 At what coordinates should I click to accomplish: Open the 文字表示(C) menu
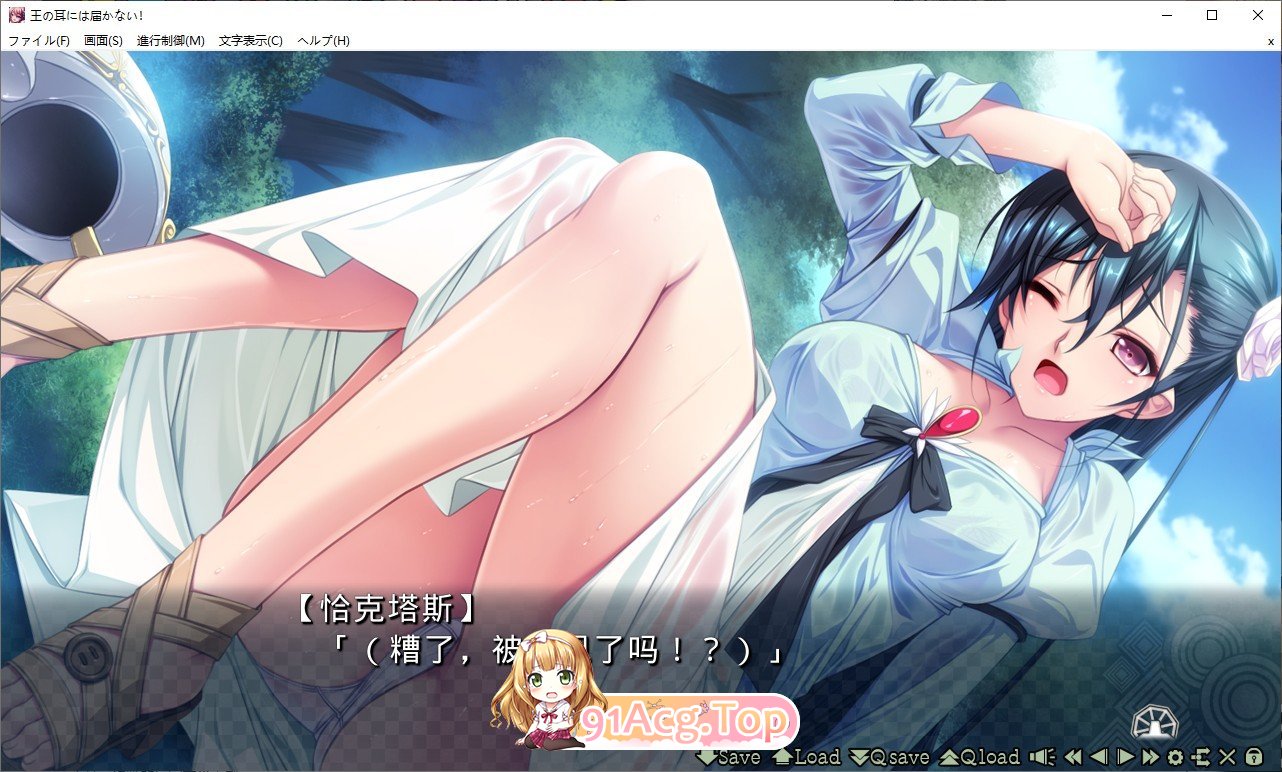(x=250, y=41)
